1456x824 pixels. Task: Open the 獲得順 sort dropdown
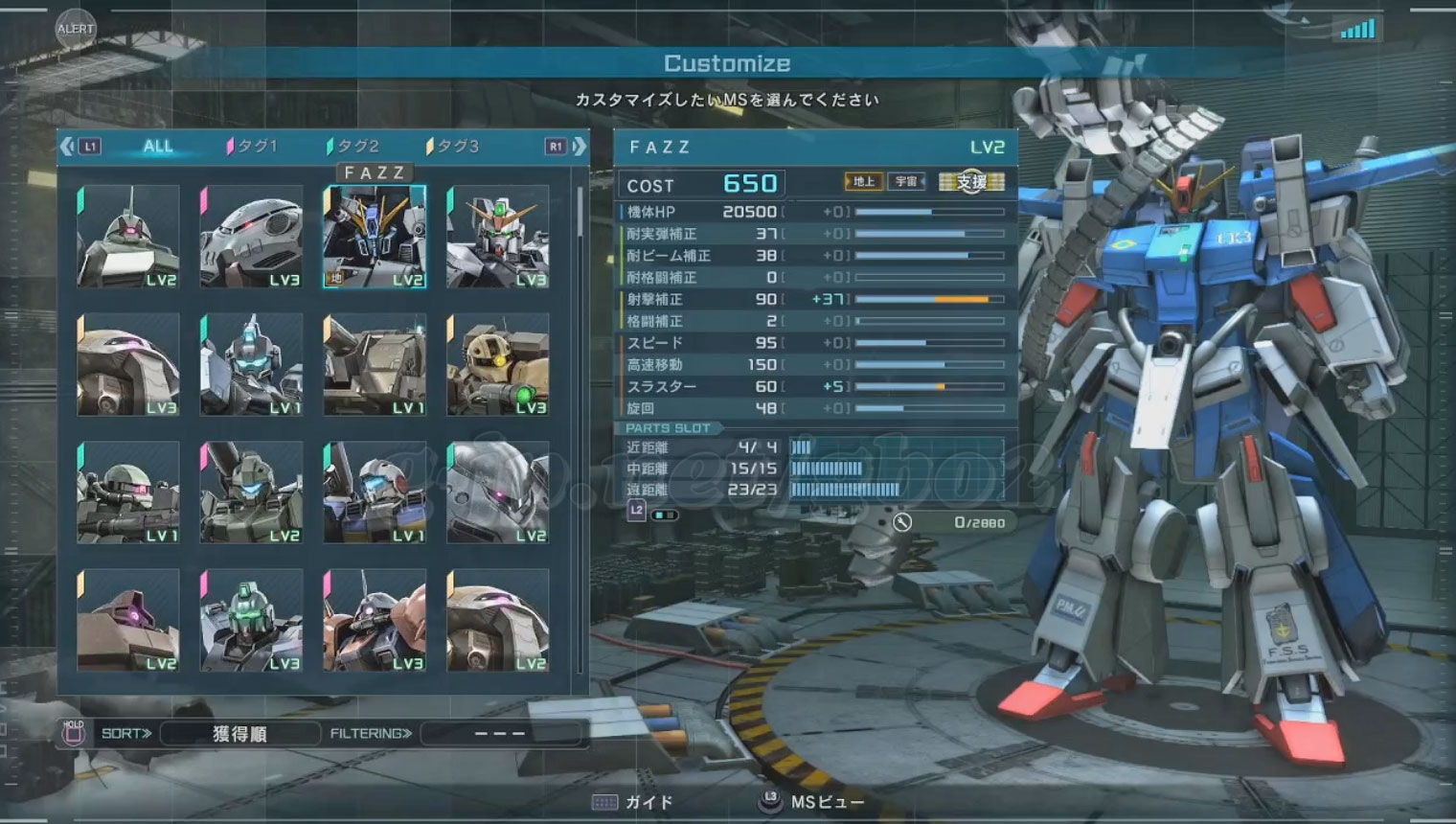239,734
